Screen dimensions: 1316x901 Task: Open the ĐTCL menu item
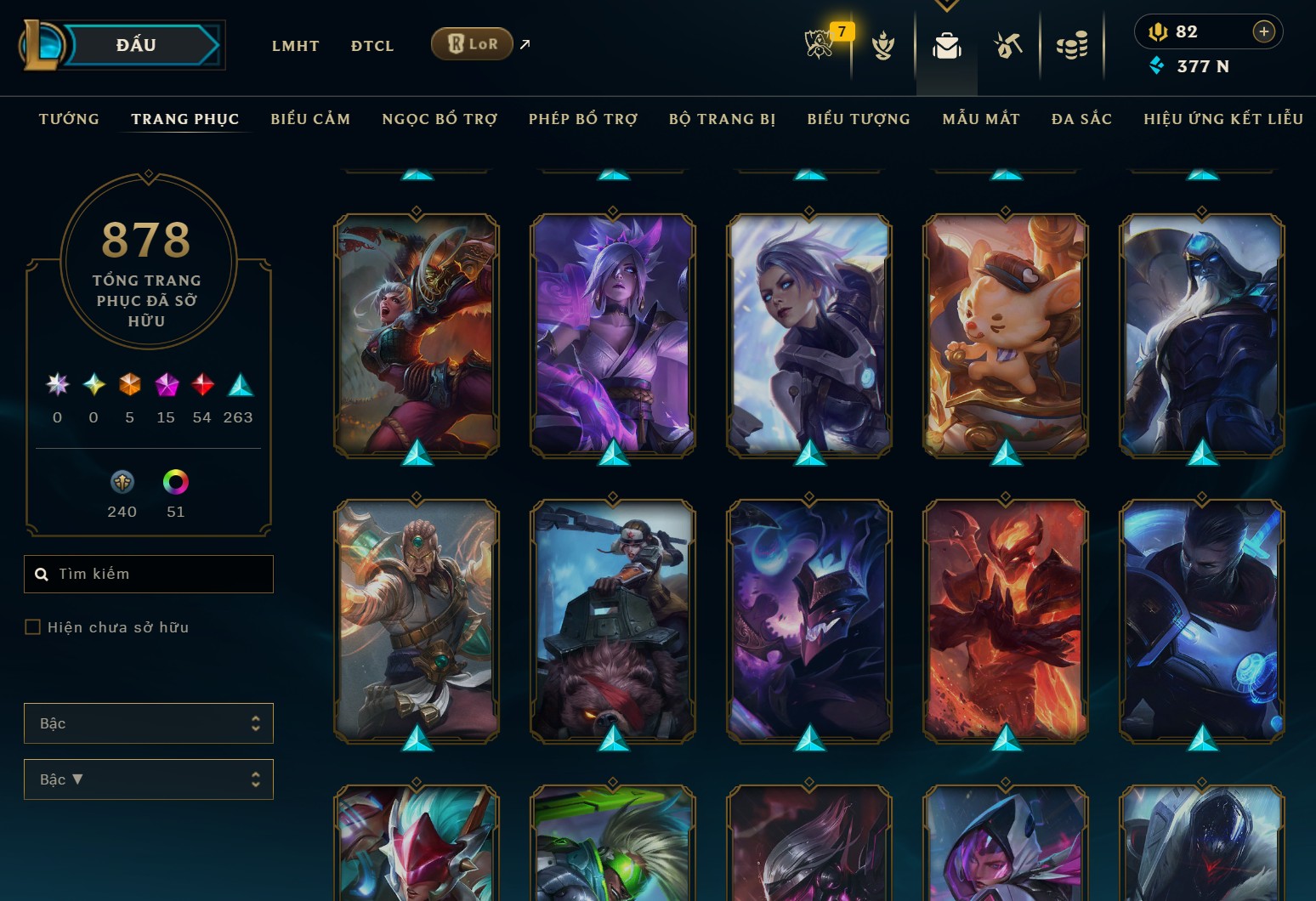click(372, 46)
